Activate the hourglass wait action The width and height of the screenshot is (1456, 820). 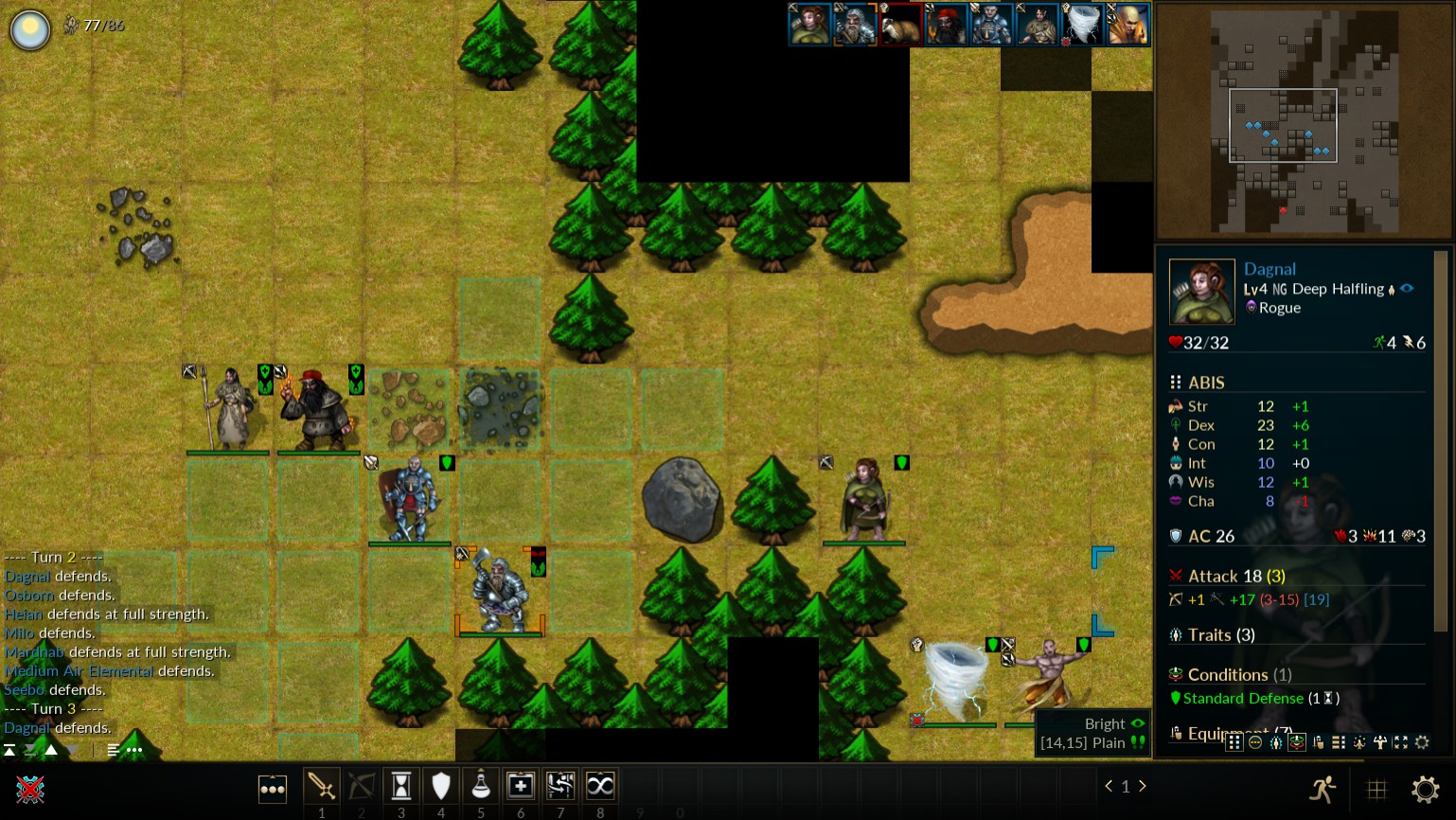pyautogui.click(x=401, y=786)
